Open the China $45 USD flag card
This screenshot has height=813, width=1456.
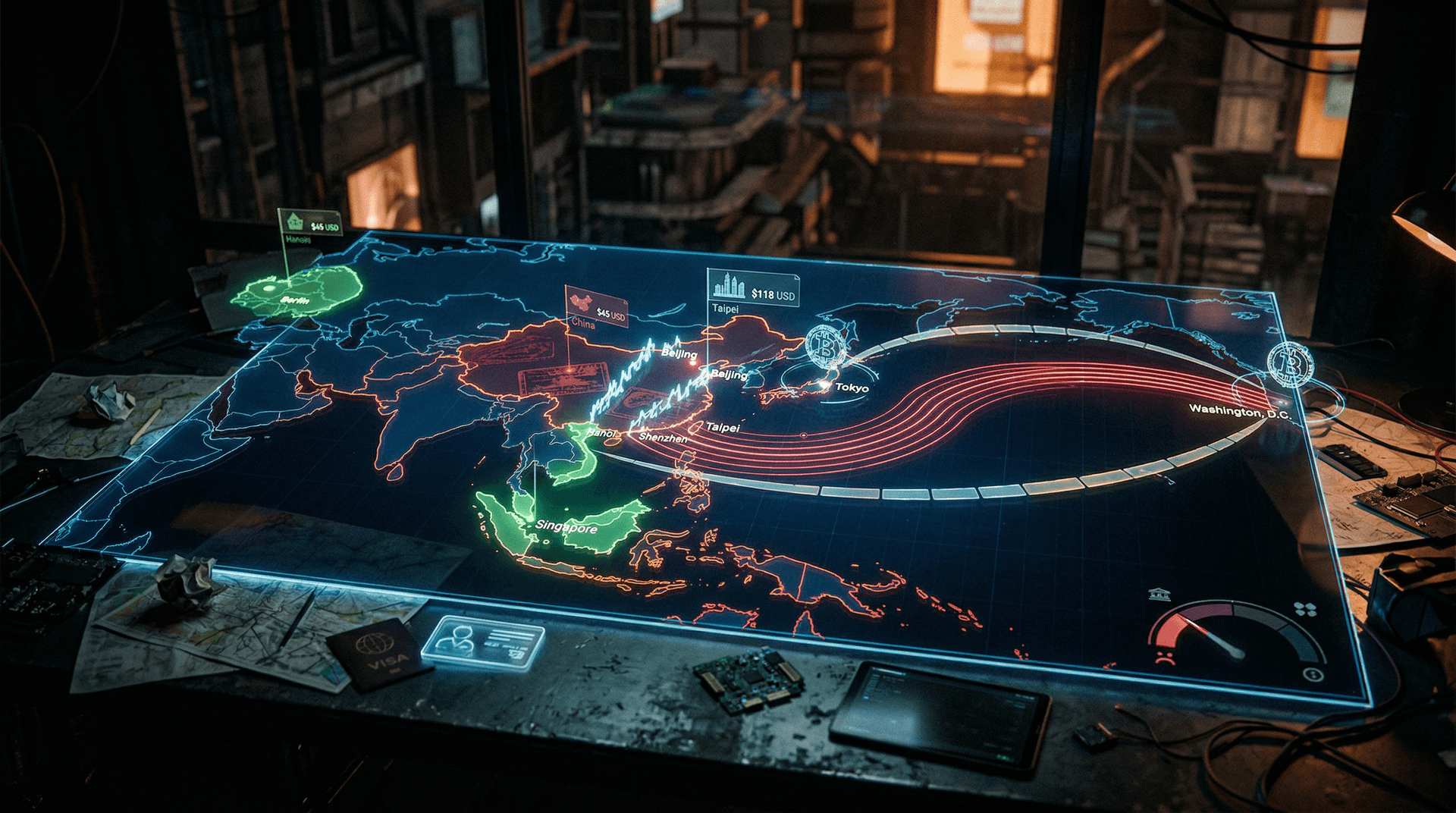[596, 306]
